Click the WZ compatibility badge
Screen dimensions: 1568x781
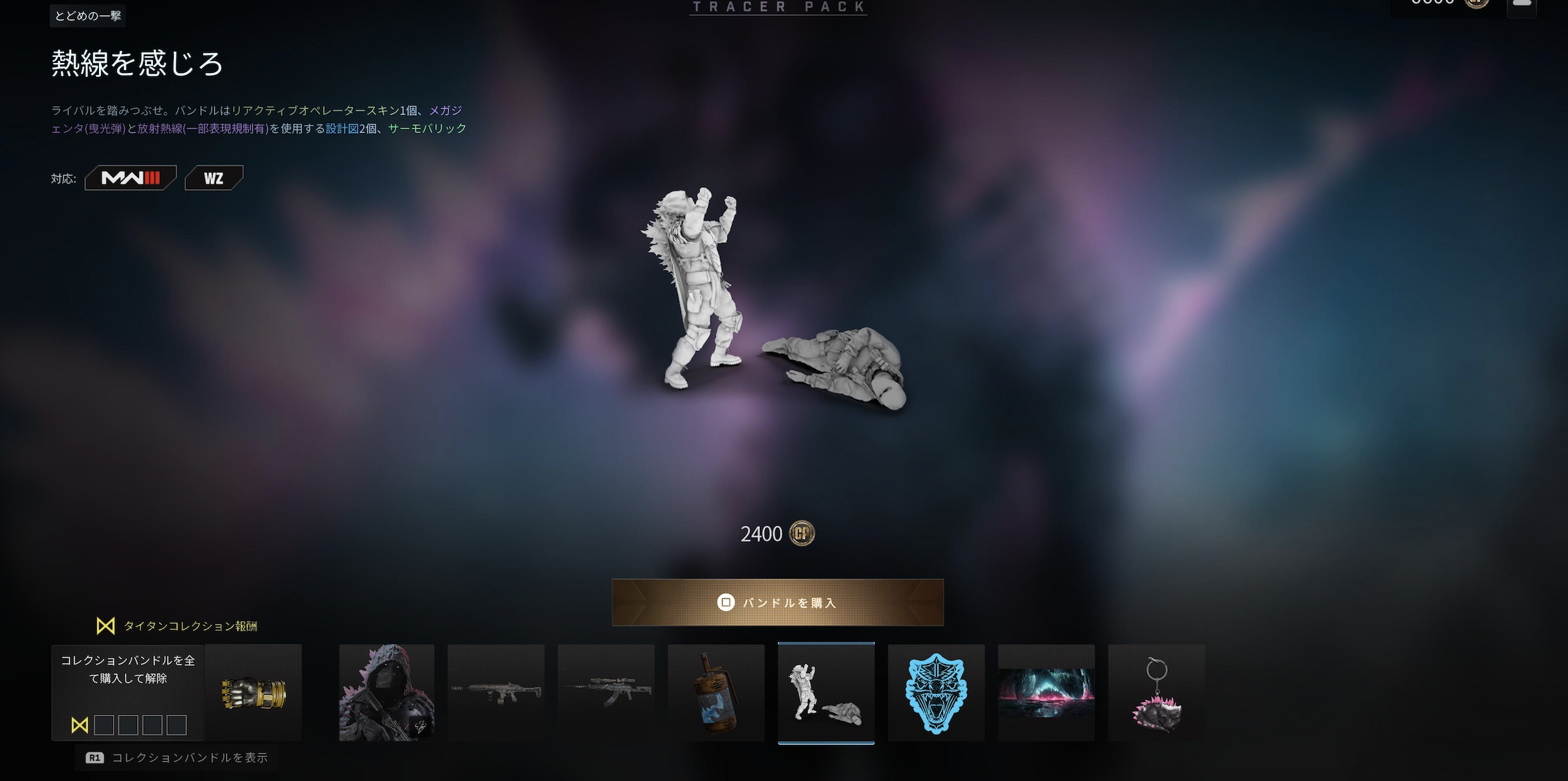click(214, 178)
